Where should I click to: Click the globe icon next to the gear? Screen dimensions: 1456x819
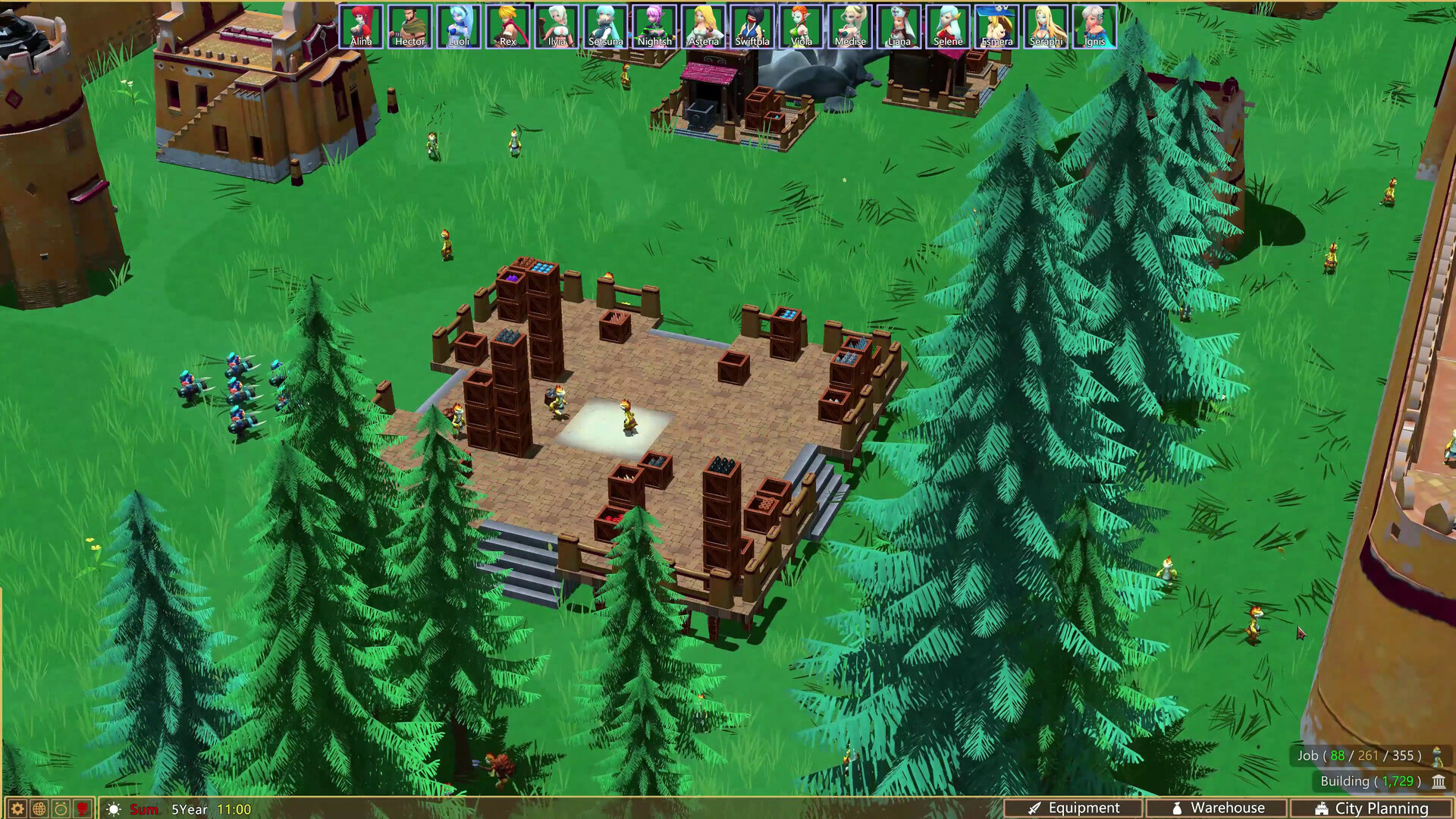click(x=39, y=808)
